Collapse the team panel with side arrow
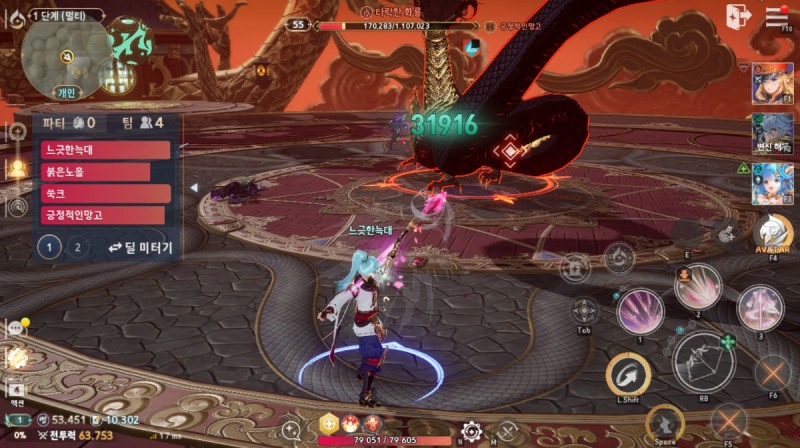Viewport: 800px width, 448px height. [x=193, y=187]
